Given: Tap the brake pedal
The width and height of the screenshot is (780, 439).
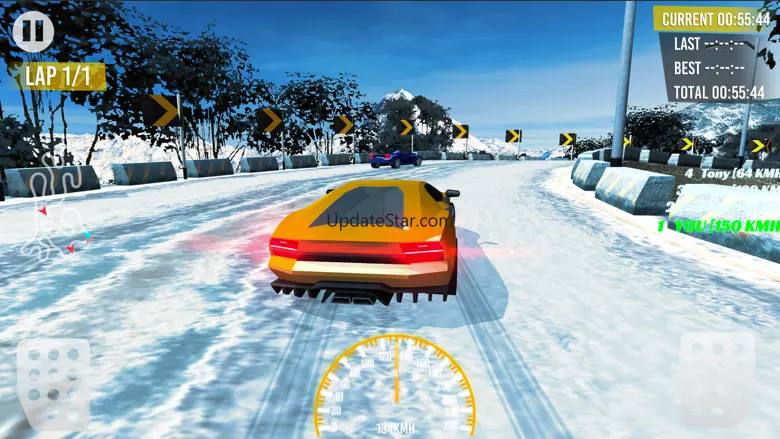Looking at the screenshot, I should coord(53,383).
